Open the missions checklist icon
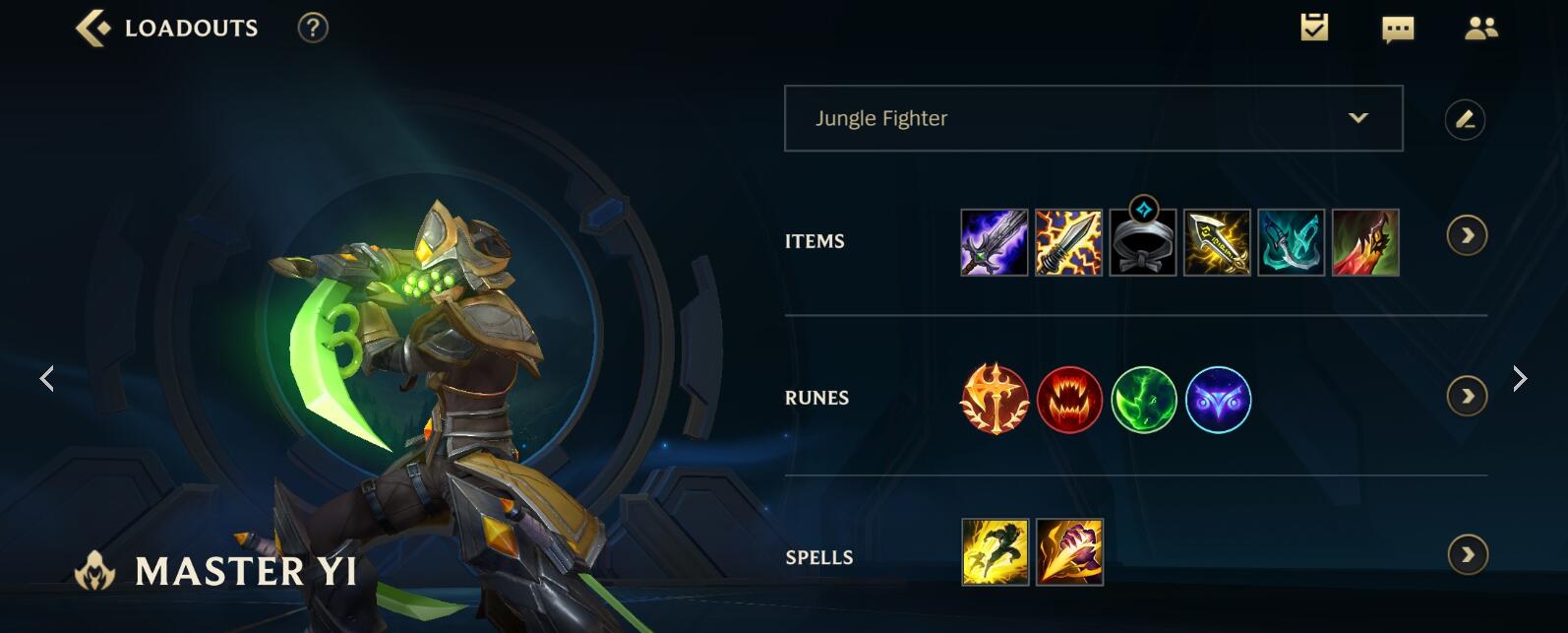The height and width of the screenshot is (633, 1568). [1314, 28]
